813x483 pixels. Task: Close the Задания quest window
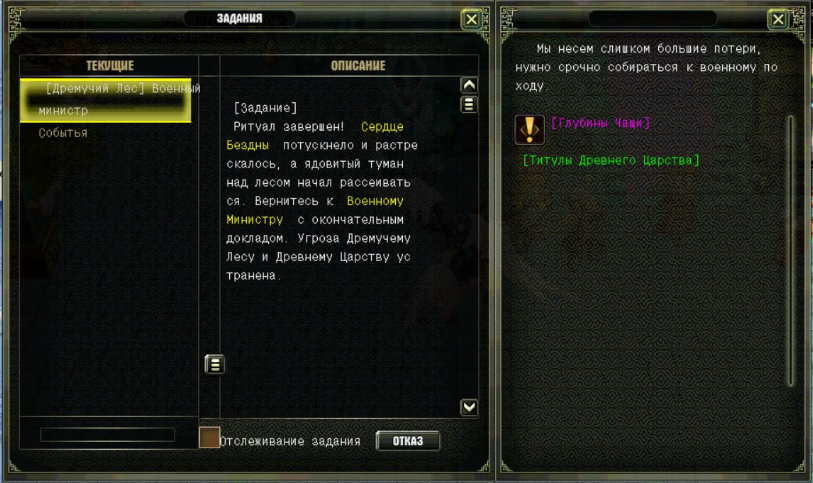coord(471,19)
